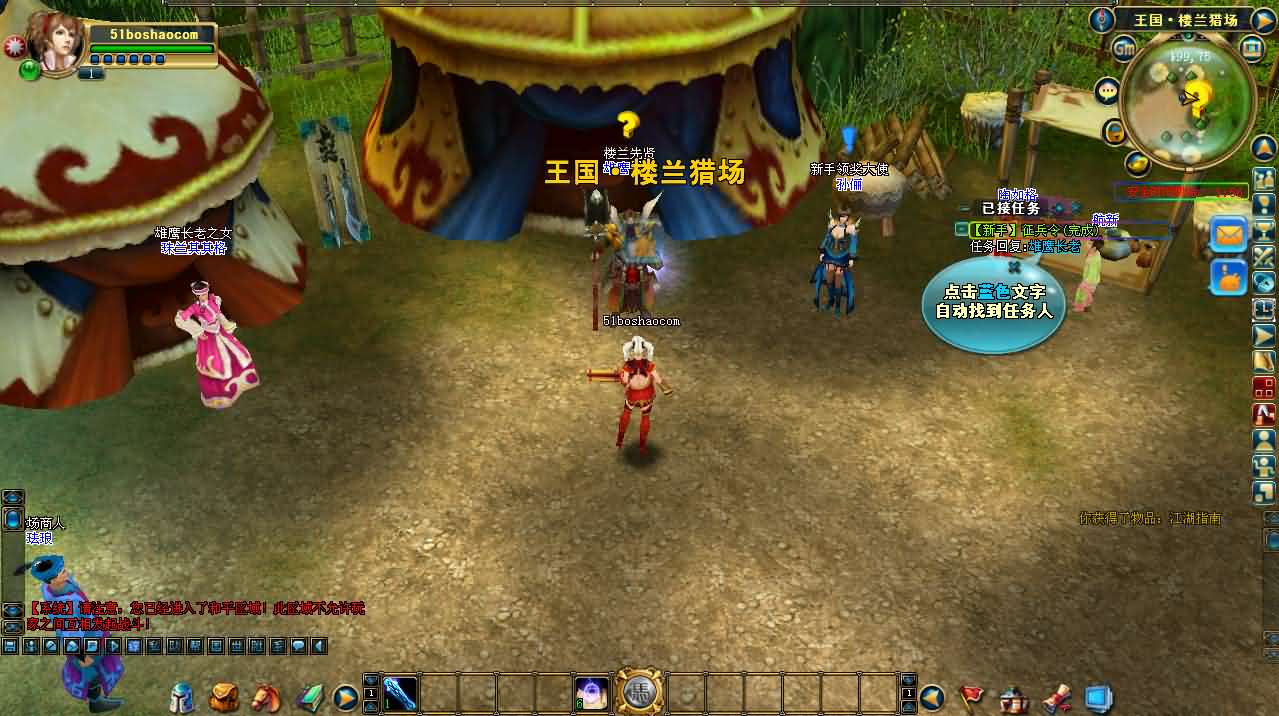The width and height of the screenshot is (1279, 716).
Task: Open the mail envelope button
Action: (x=1229, y=234)
